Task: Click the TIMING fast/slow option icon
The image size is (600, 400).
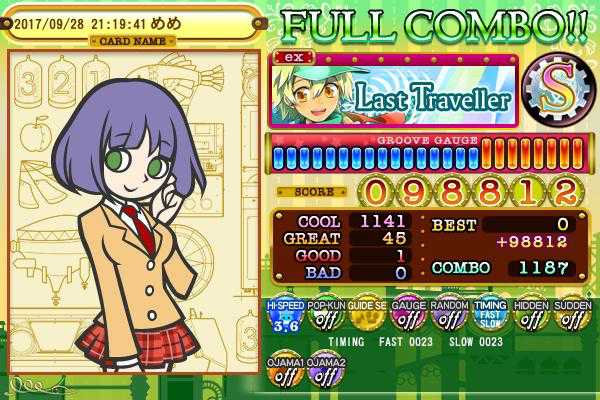Action: click(489, 315)
